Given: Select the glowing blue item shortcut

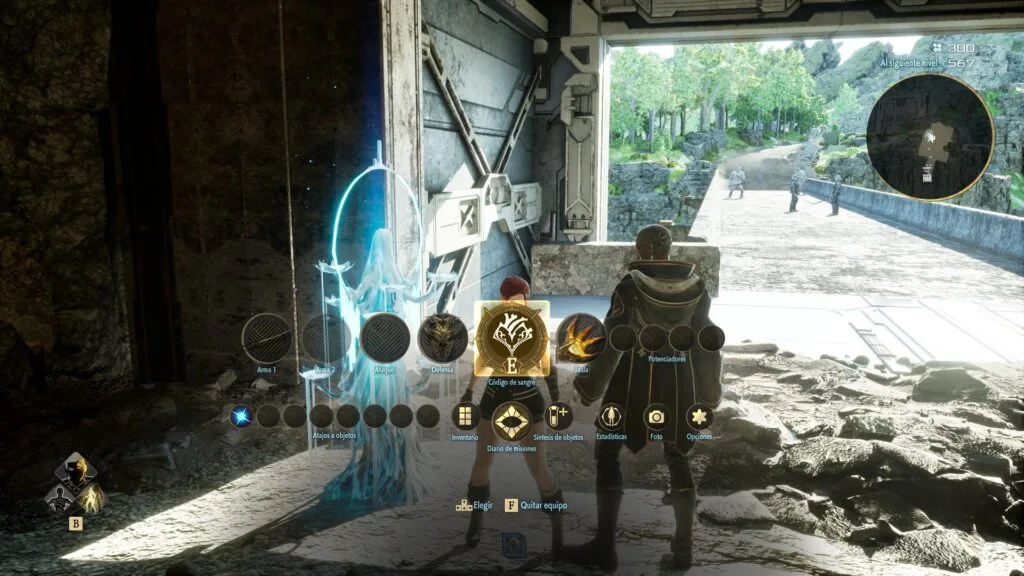Looking at the screenshot, I should tap(241, 416).
